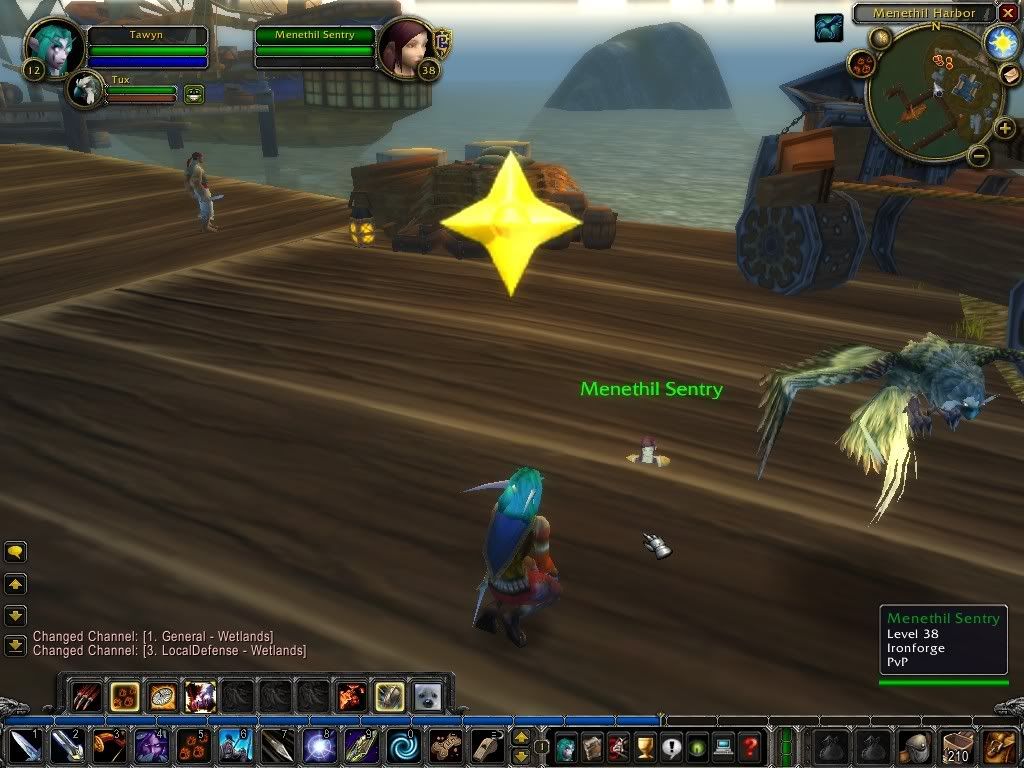
Task: Select the pet Tux portrait
Action: tap(86, 90)
